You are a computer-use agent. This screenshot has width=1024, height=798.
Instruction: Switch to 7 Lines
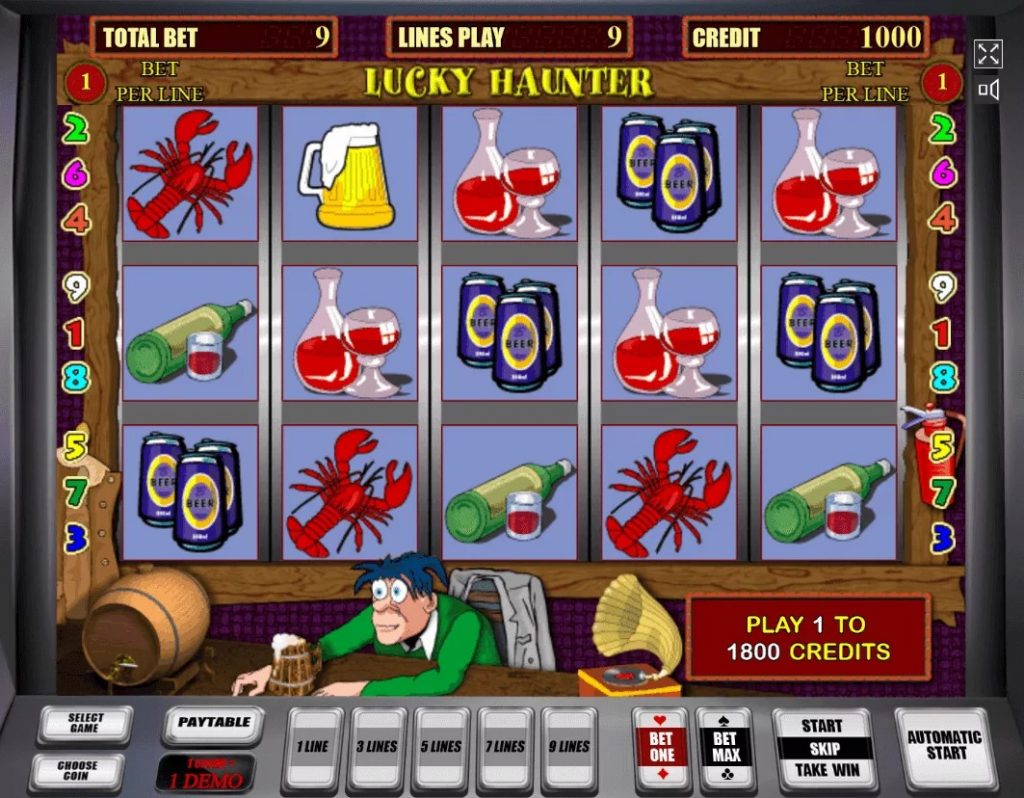pos(504,748)
